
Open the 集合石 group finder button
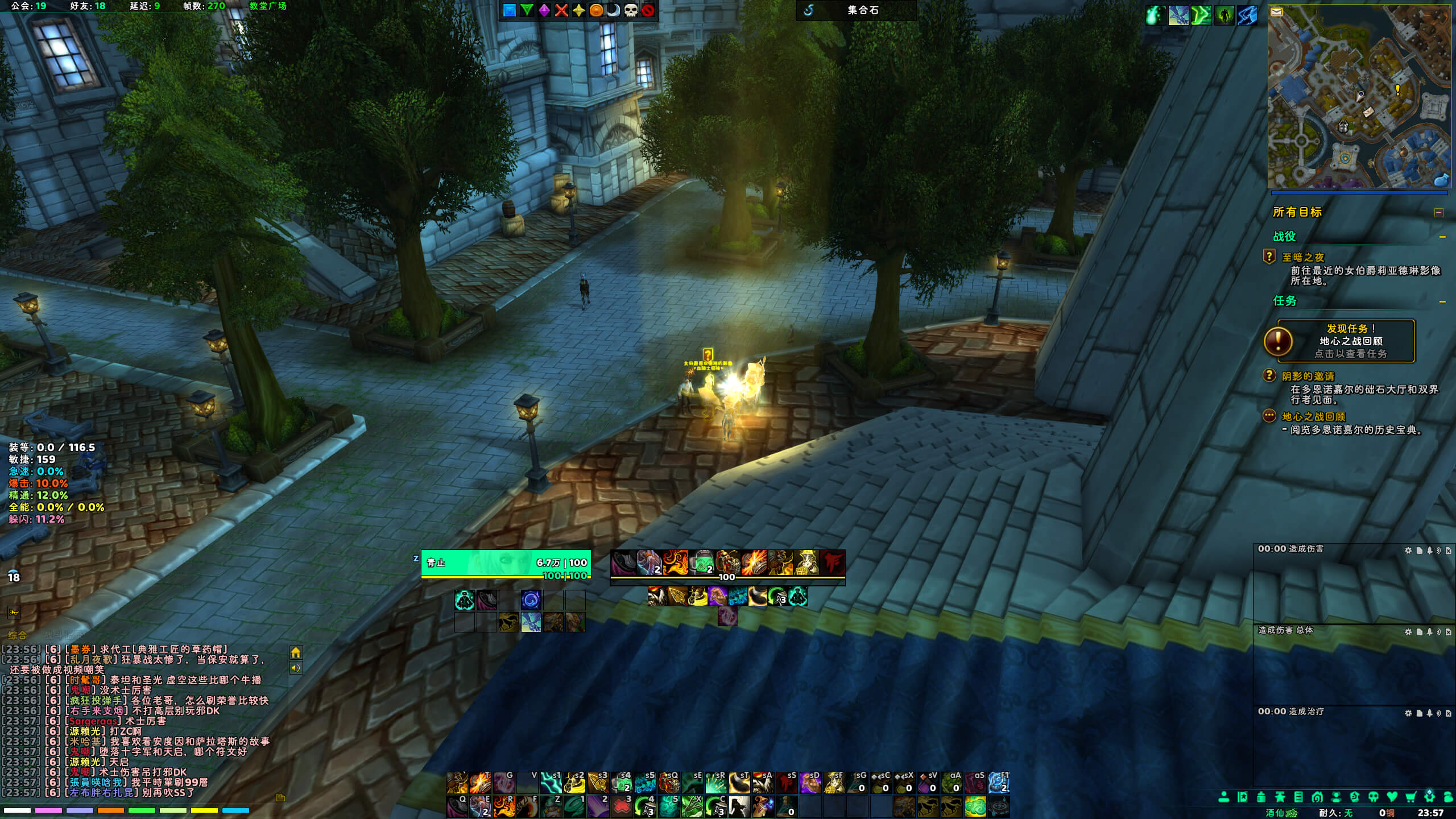point(856,10)
